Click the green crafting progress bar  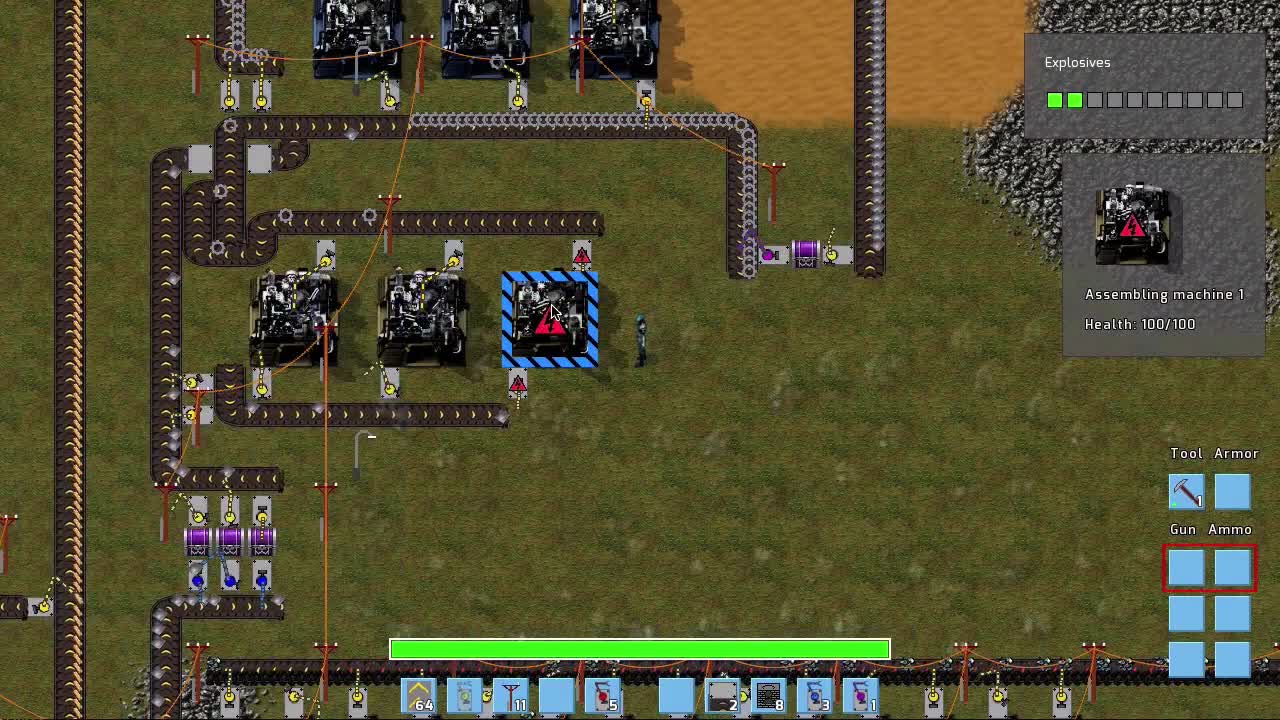pyautogui.click(x=639, y=649)
